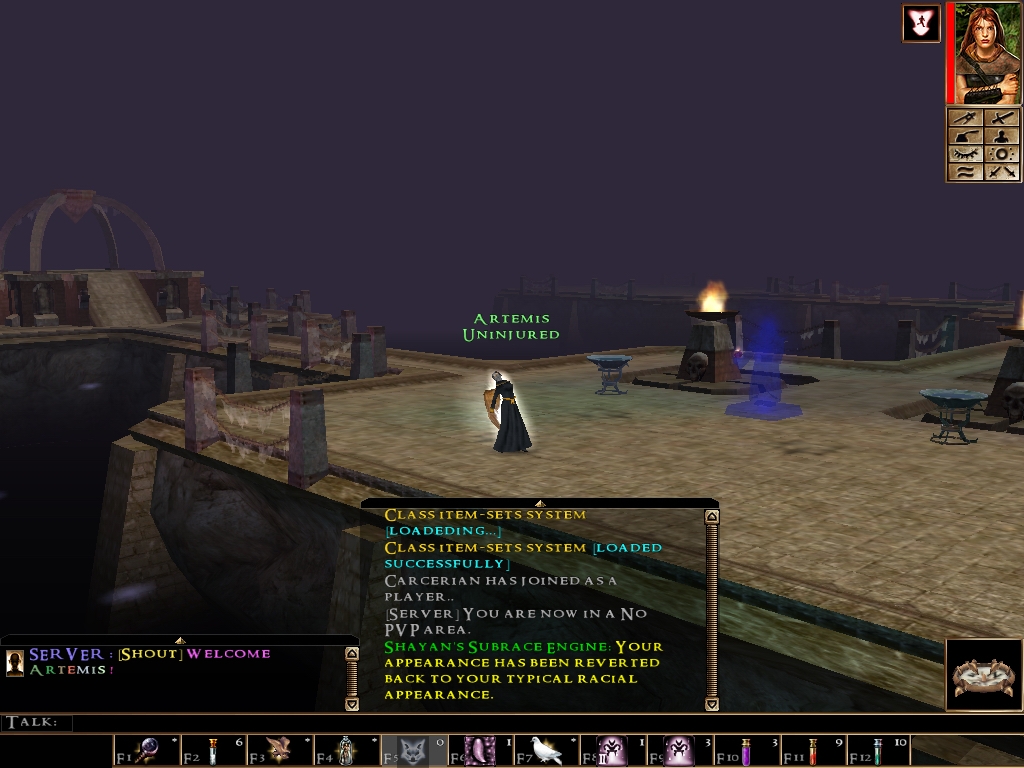Toggle the crossed swords panel button
Screen dimensions: 1024x768
[x=1002, y=171]
